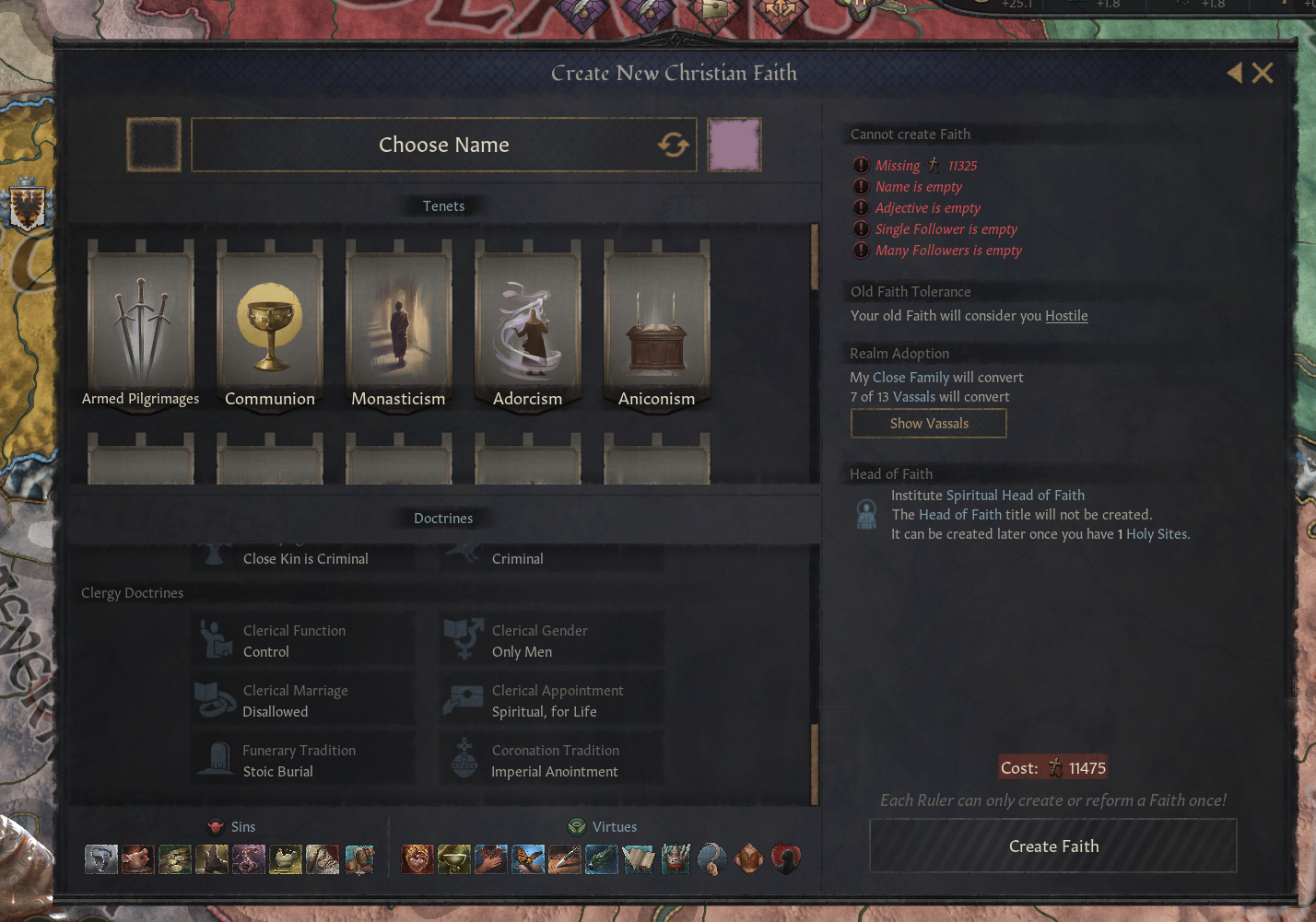This screenshot has width=1316, height=922.
Task: Open the Hostile tolerance link
Action: 1066,316
